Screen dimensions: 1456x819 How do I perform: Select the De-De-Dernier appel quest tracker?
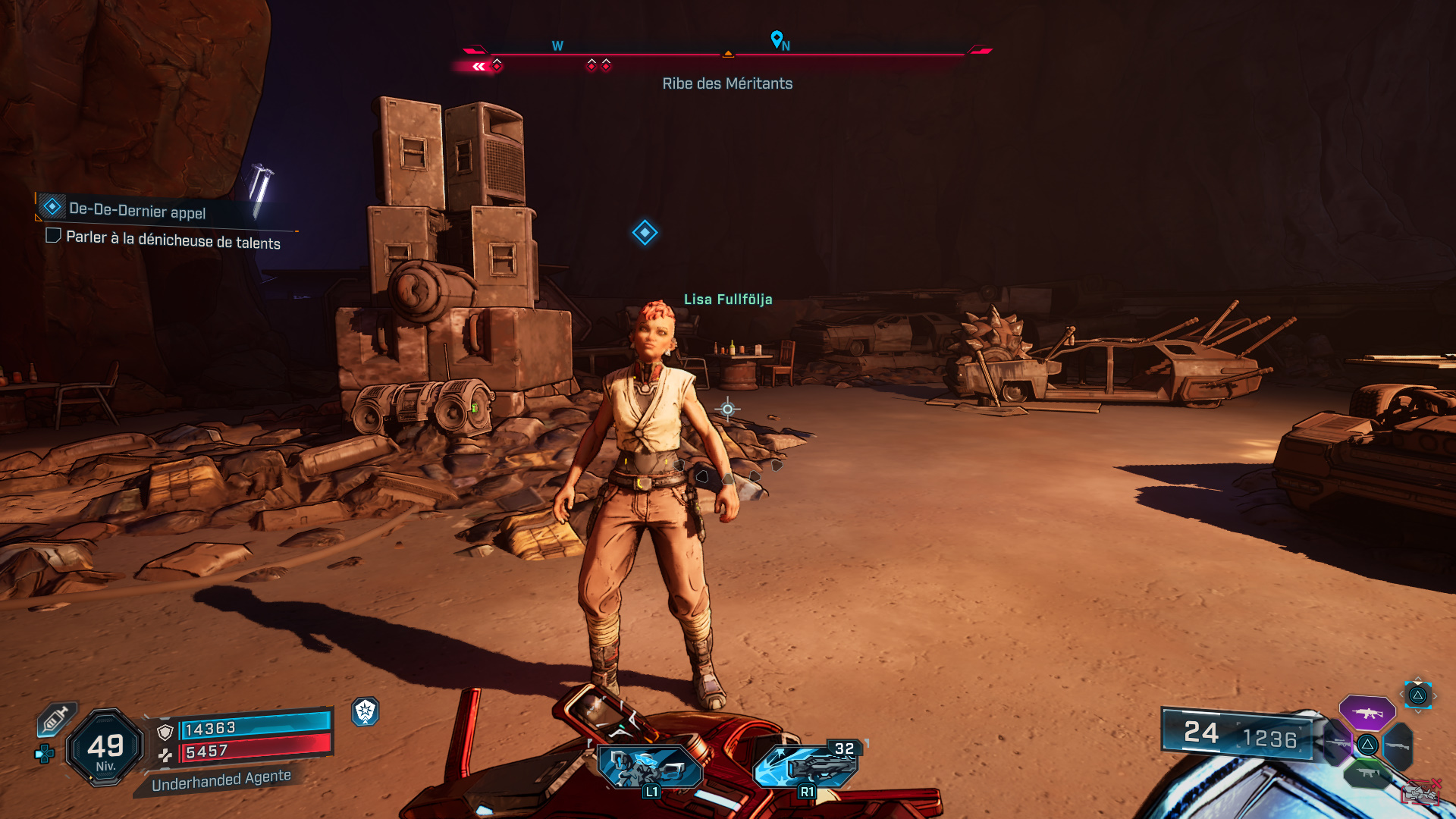pos(136,209)
